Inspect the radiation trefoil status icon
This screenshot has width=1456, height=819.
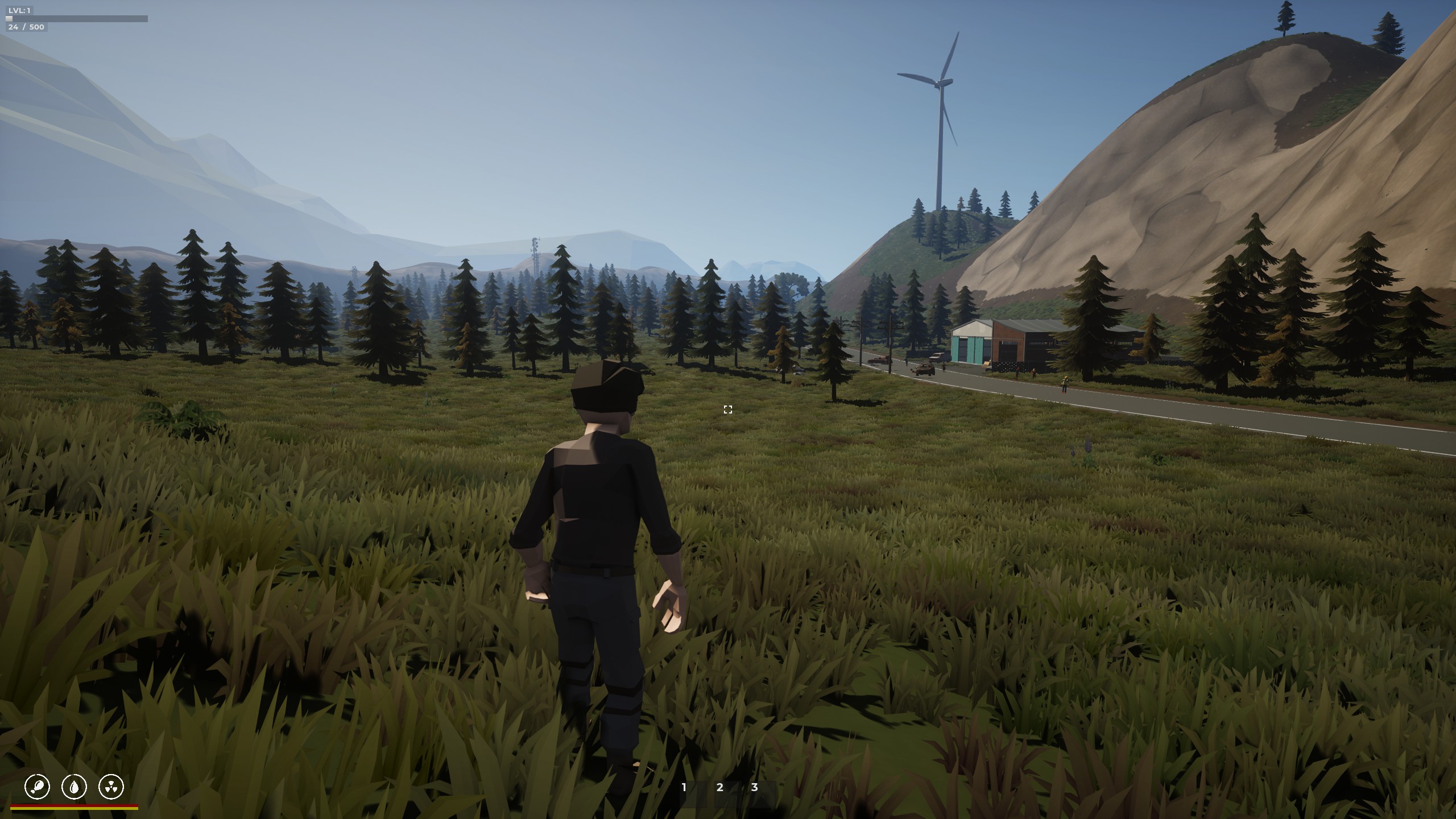(x=111, y=787)
